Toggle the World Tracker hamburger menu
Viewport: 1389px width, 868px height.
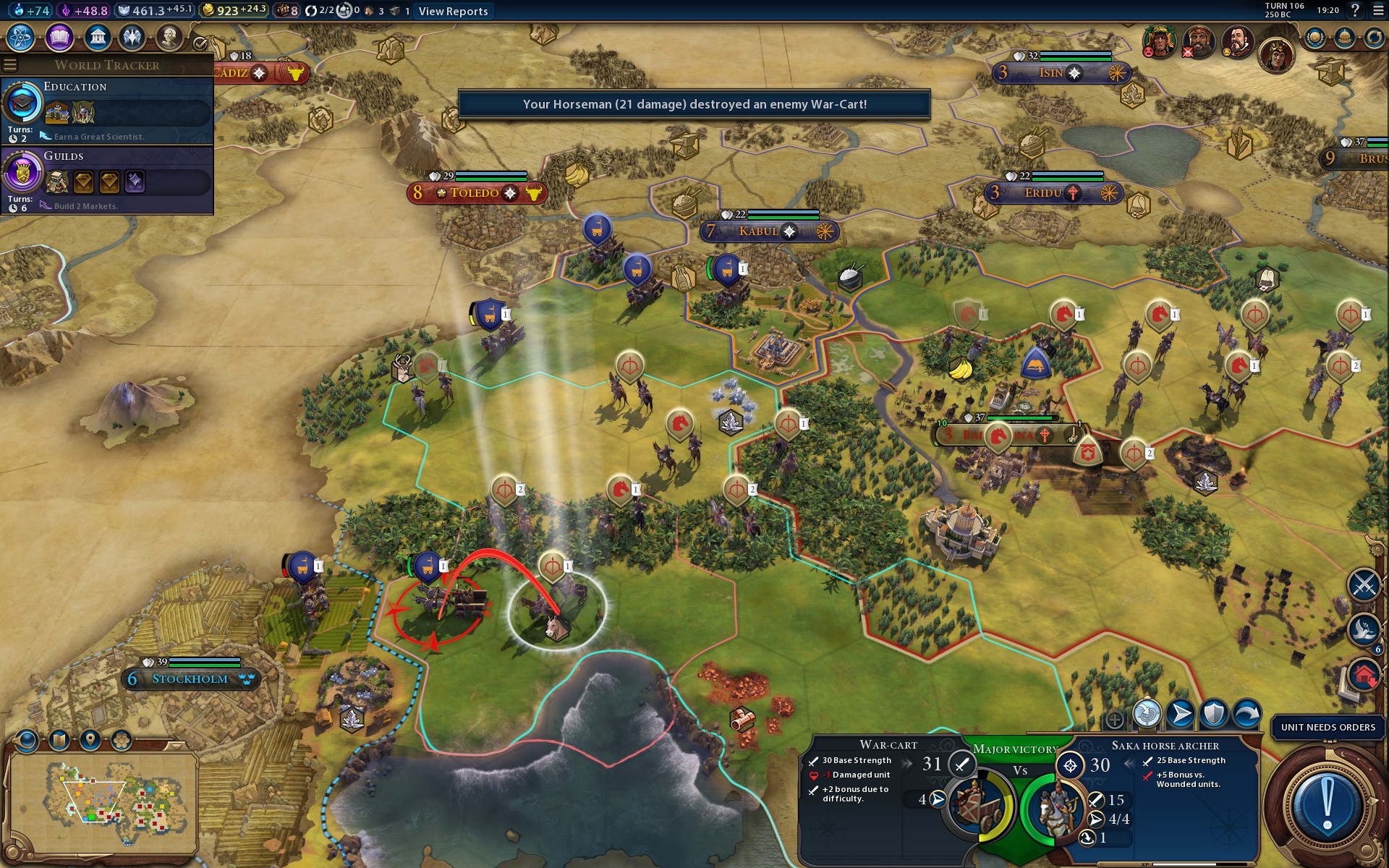tap(10, 65)
